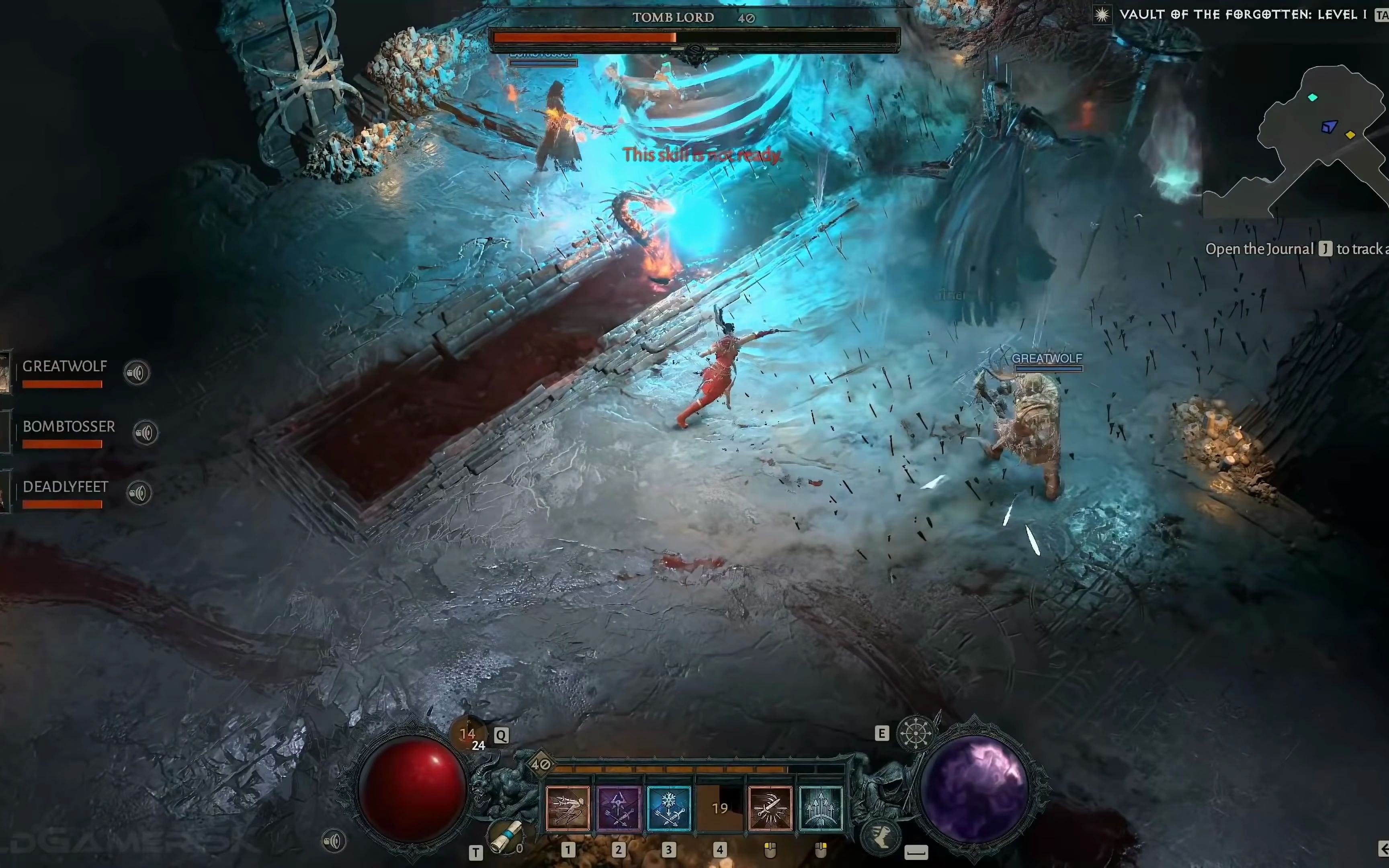
Task: Toggle voice chat for Bombtosser
Action: tap(145, 433)
